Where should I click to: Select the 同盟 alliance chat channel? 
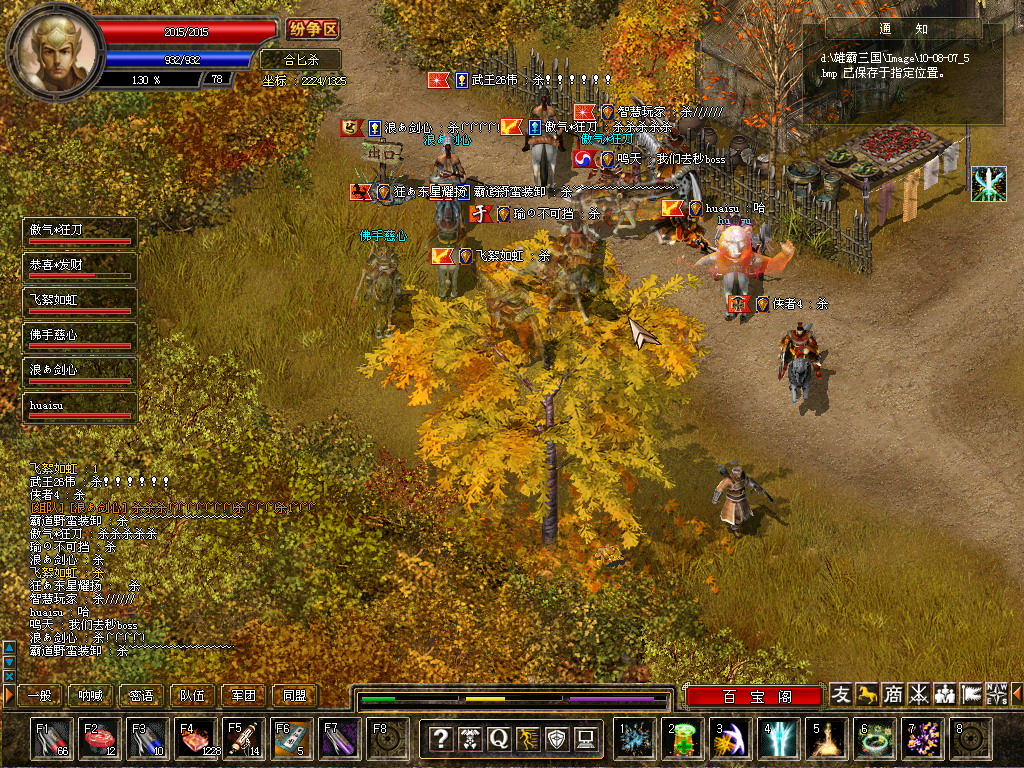click(295, 695)
